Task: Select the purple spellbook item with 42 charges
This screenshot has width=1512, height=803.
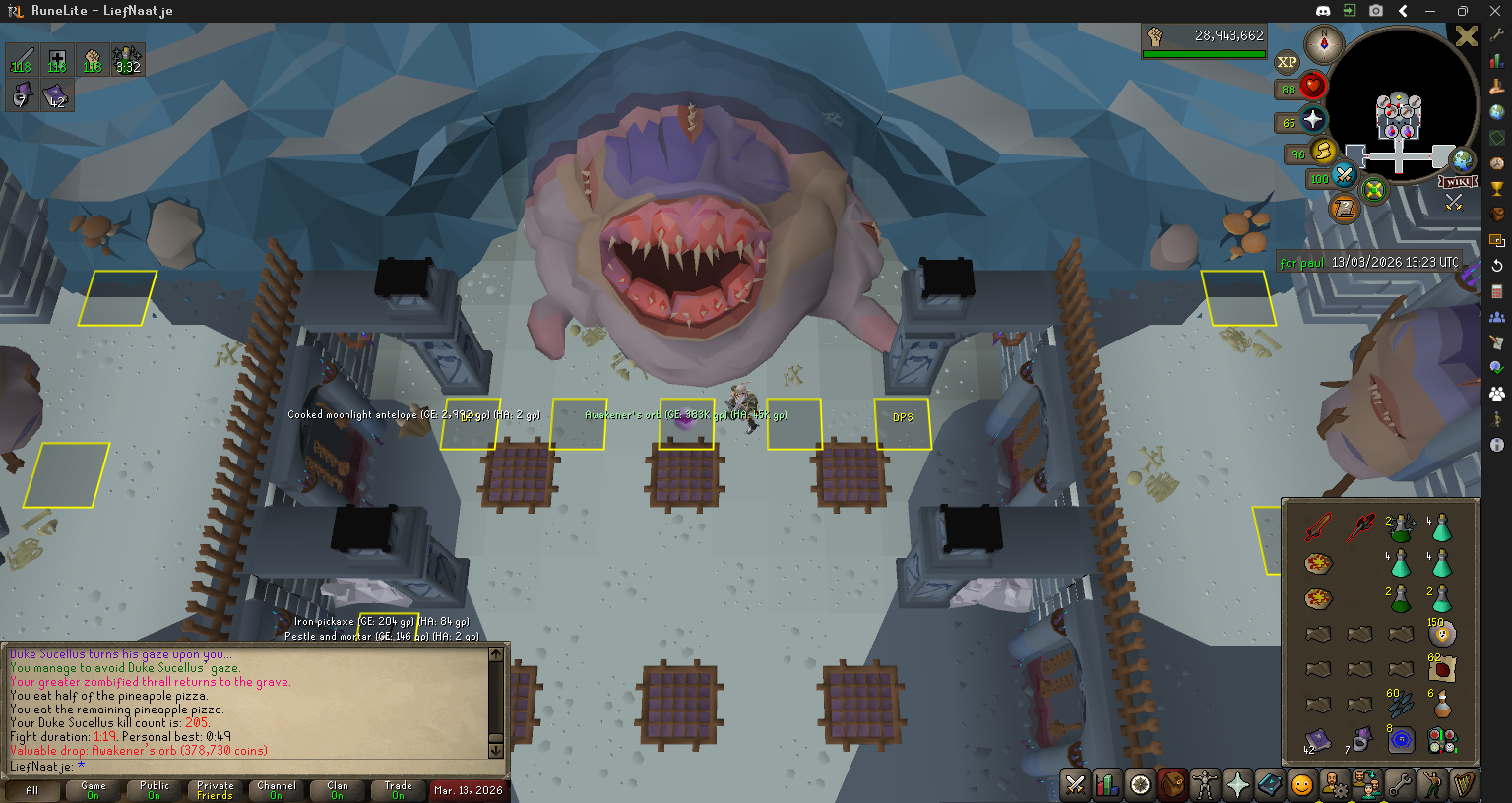Action: pos(1317,739)
